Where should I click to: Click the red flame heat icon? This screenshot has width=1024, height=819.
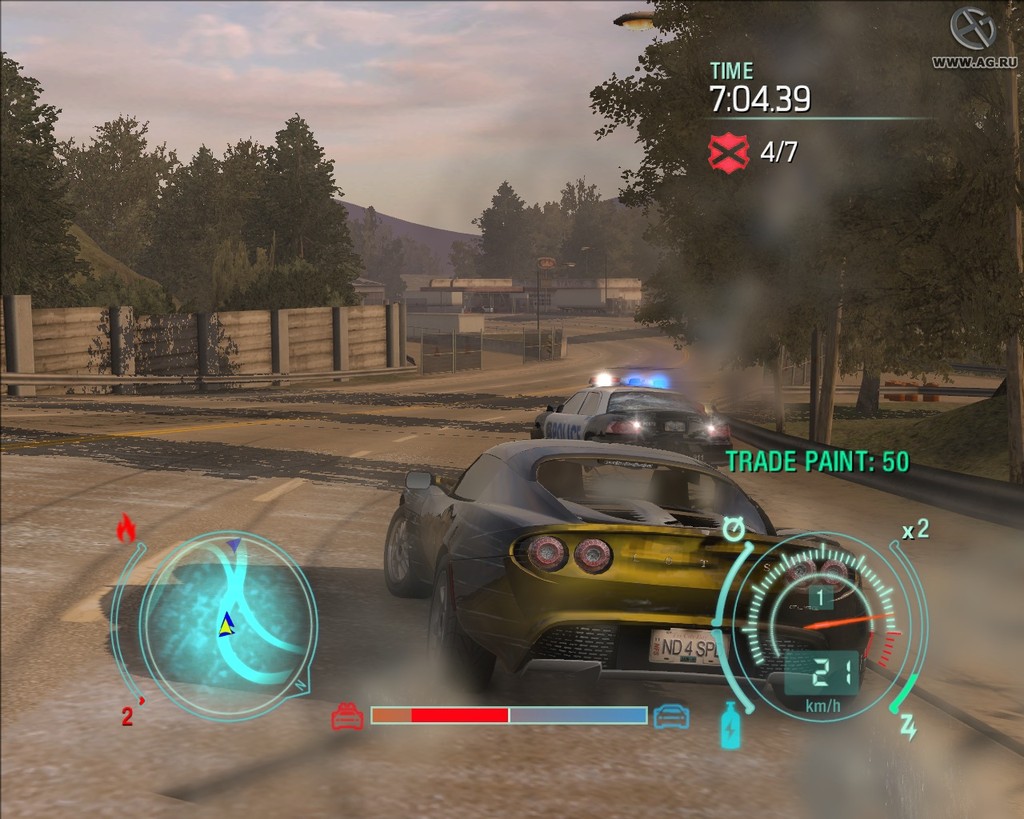click(126, 528)
